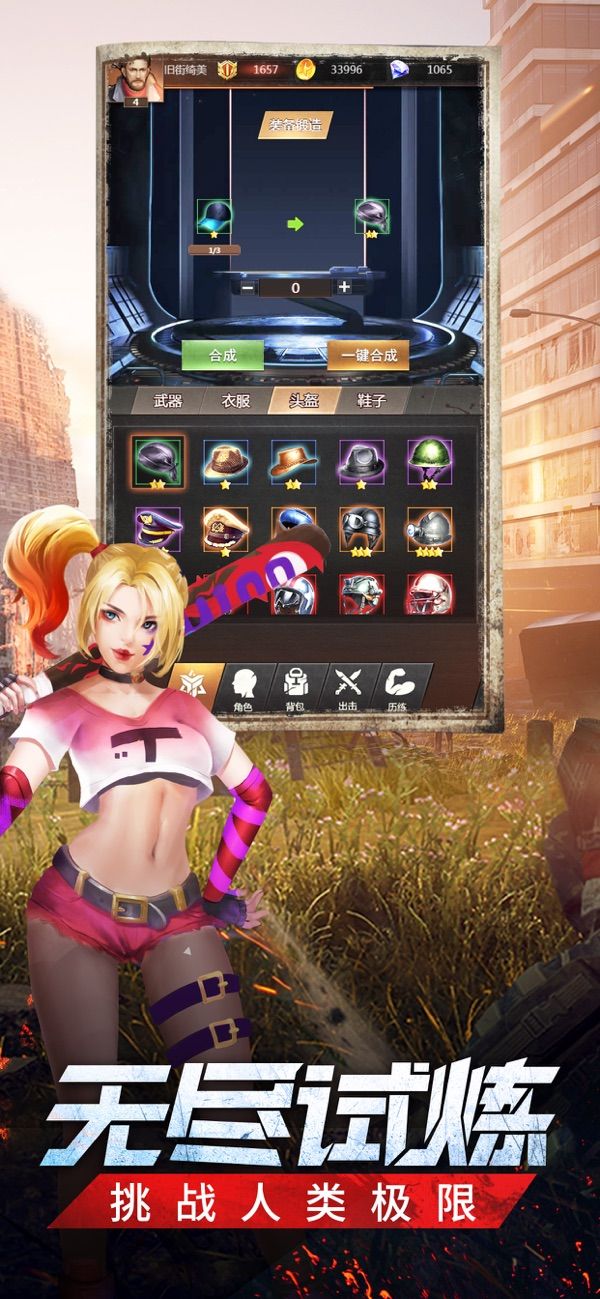Activate the orange 一键合成 button

pyautogui.click(x=368, y=355)
